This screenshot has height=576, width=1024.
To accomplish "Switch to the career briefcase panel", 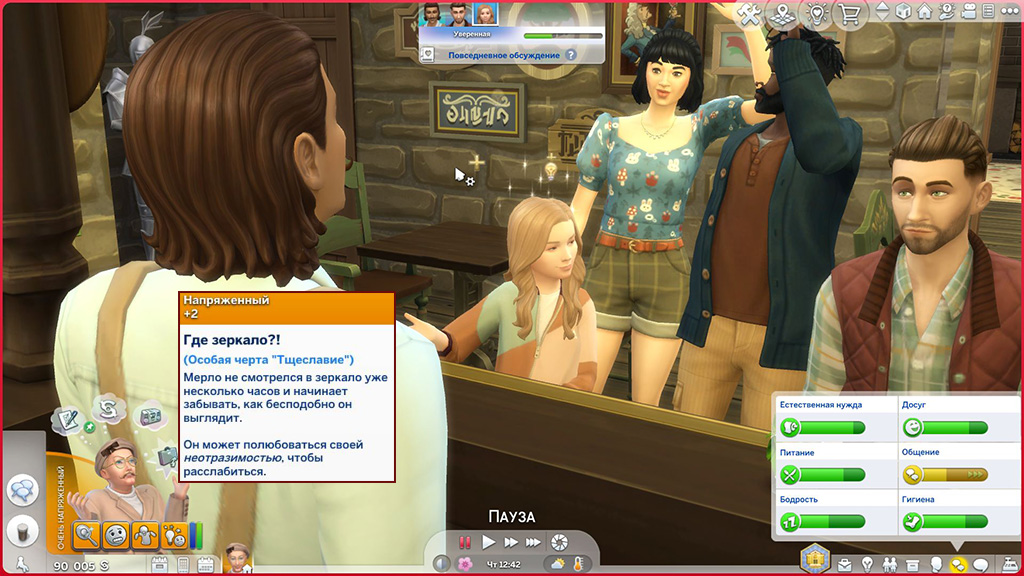I will tap(845, 565).
